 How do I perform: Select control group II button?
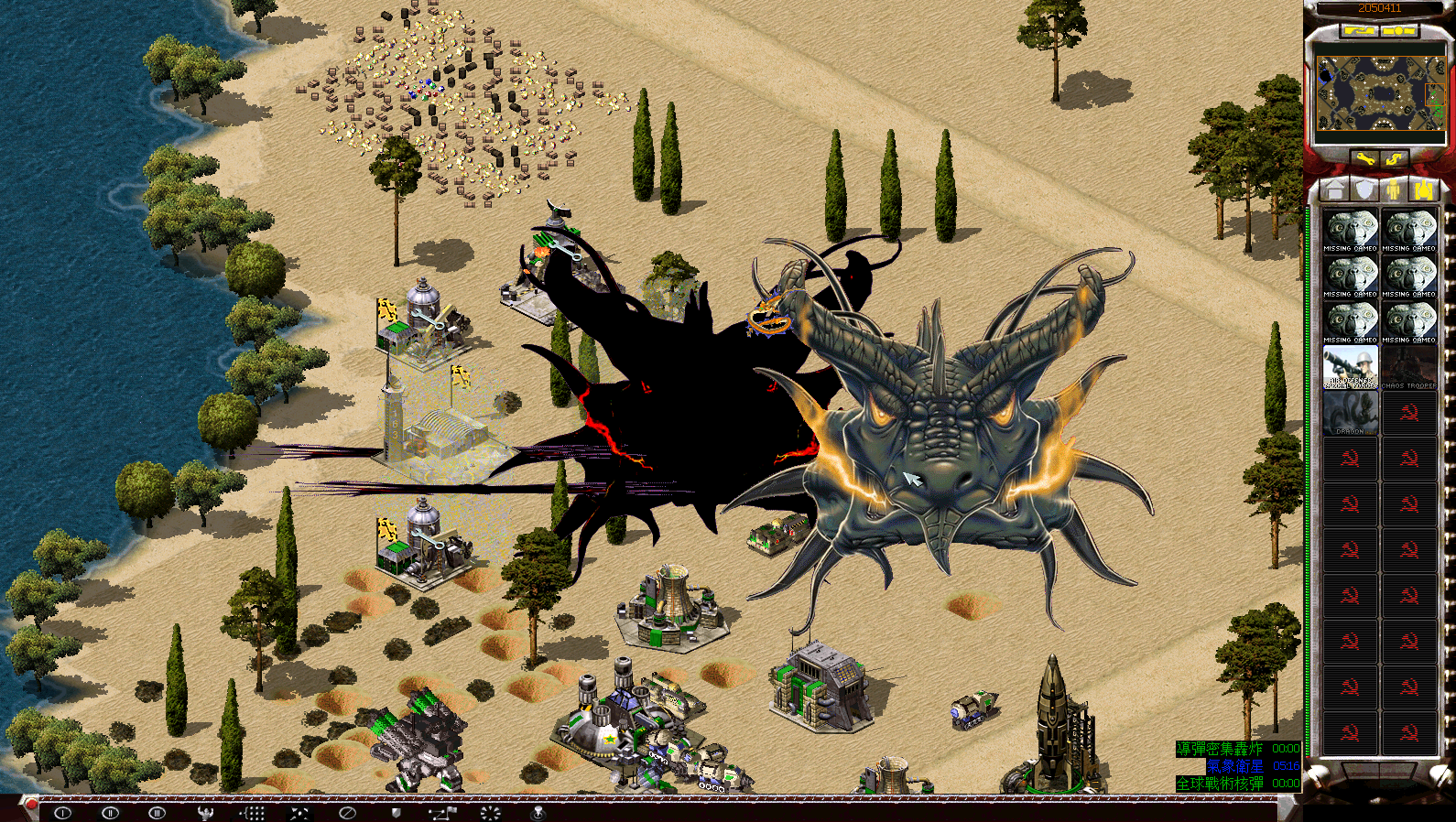[x=110, y=812]
